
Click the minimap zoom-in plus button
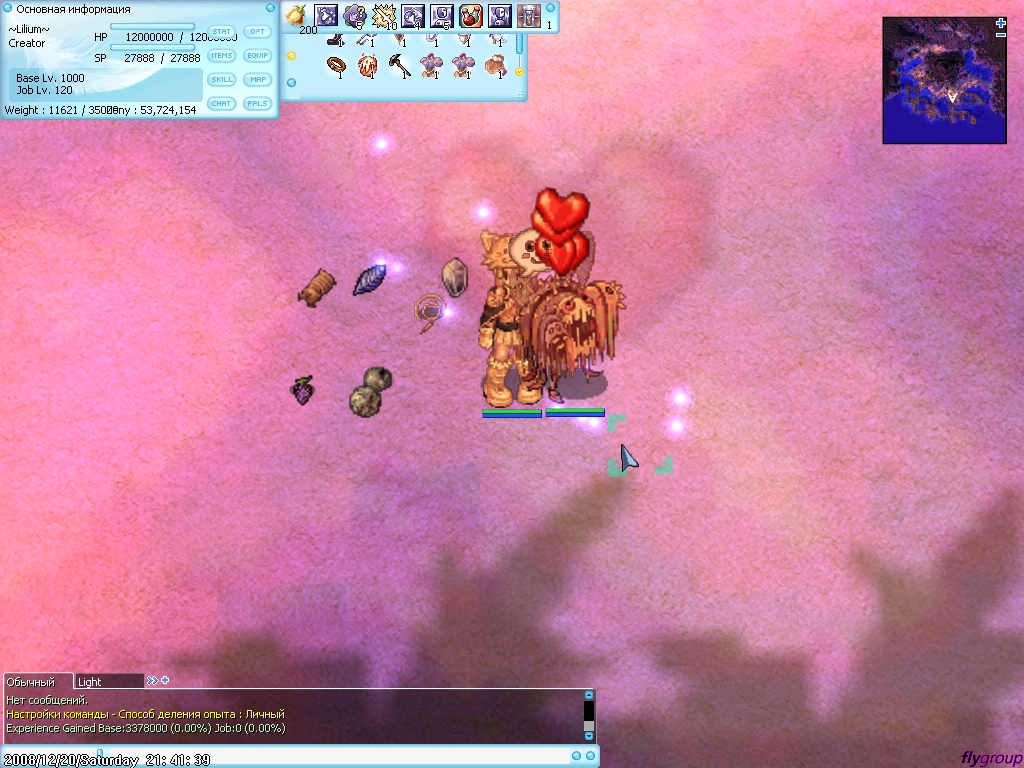[1001, 23]
